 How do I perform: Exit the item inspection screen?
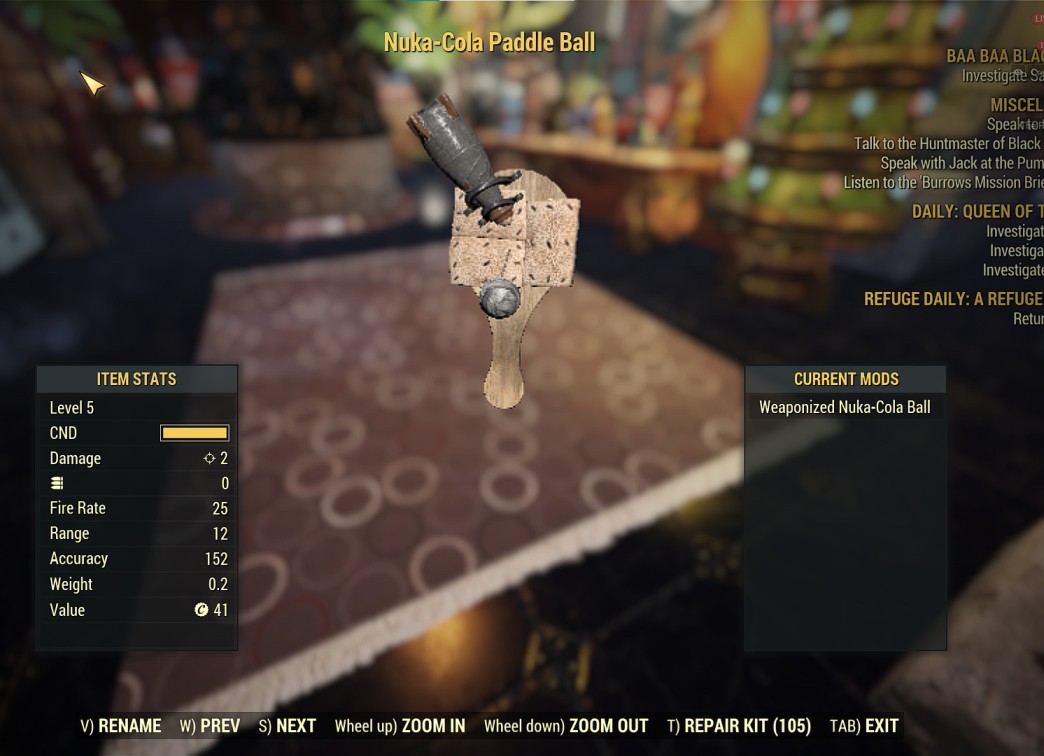click(864, 726)
